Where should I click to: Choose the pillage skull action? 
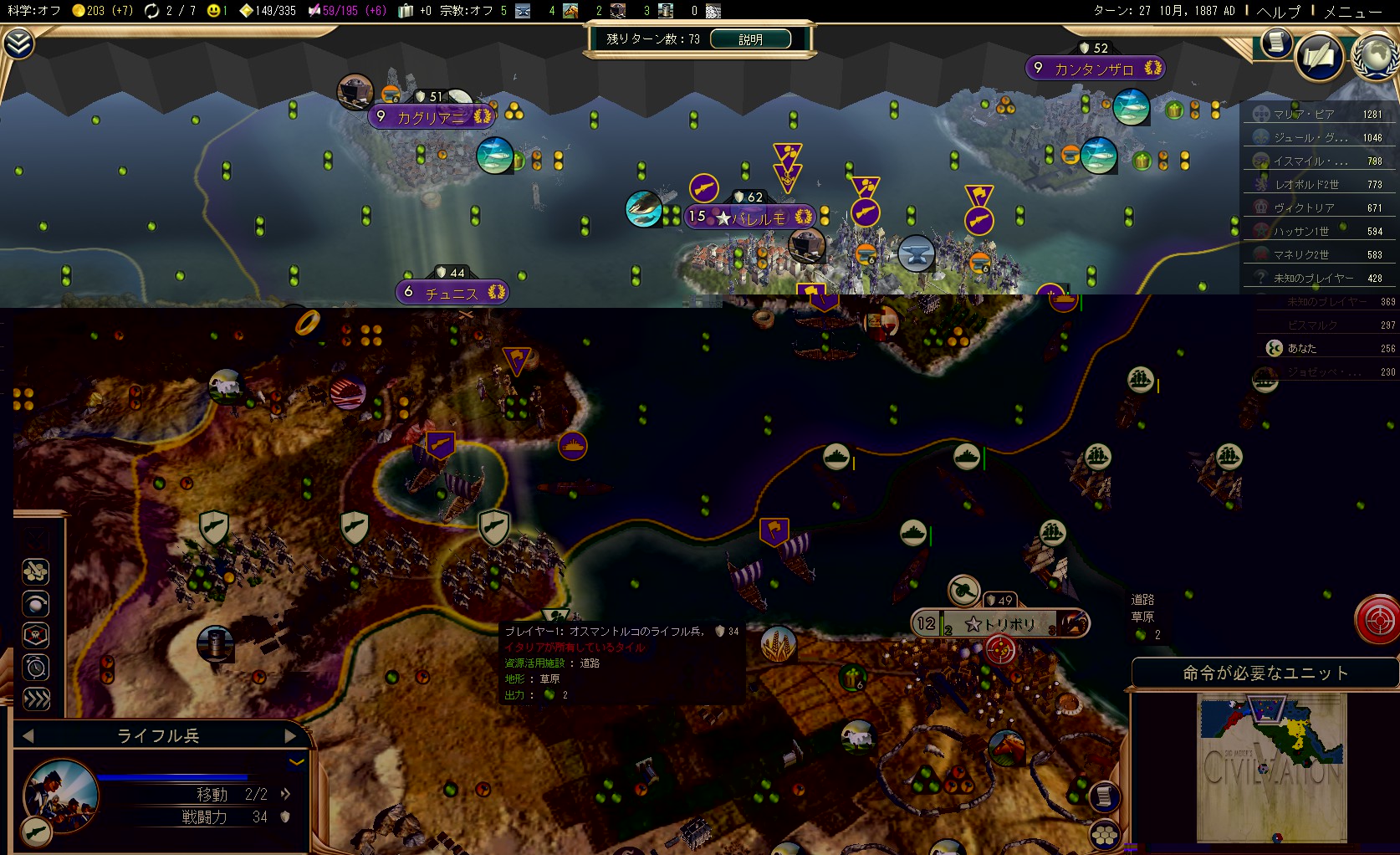[x=36, y=635]
